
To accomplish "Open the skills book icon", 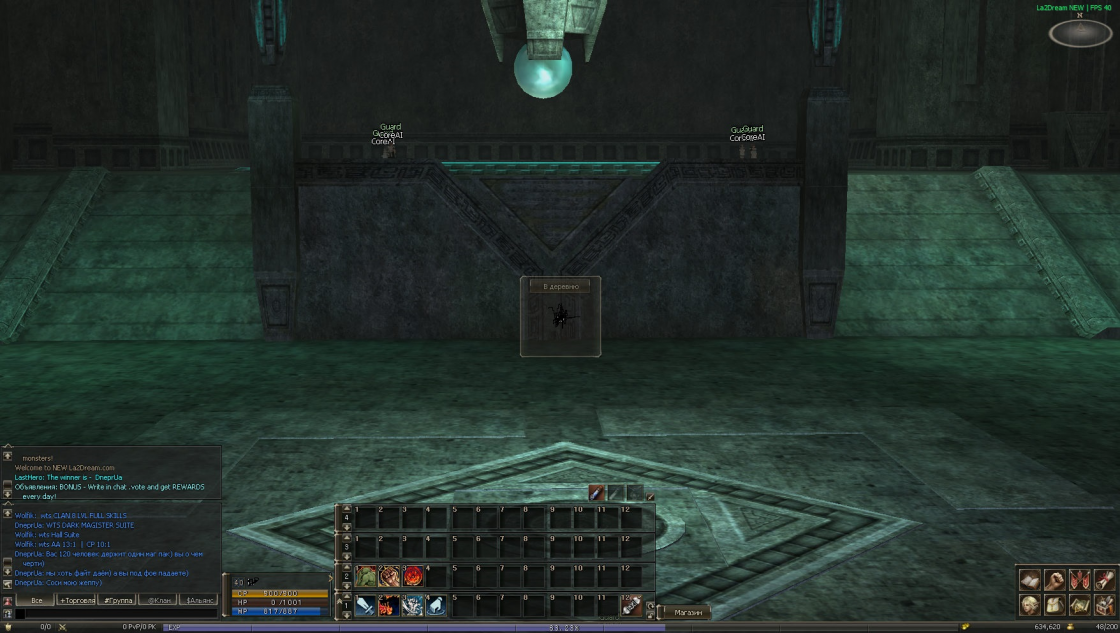I will pos(1030,580).
